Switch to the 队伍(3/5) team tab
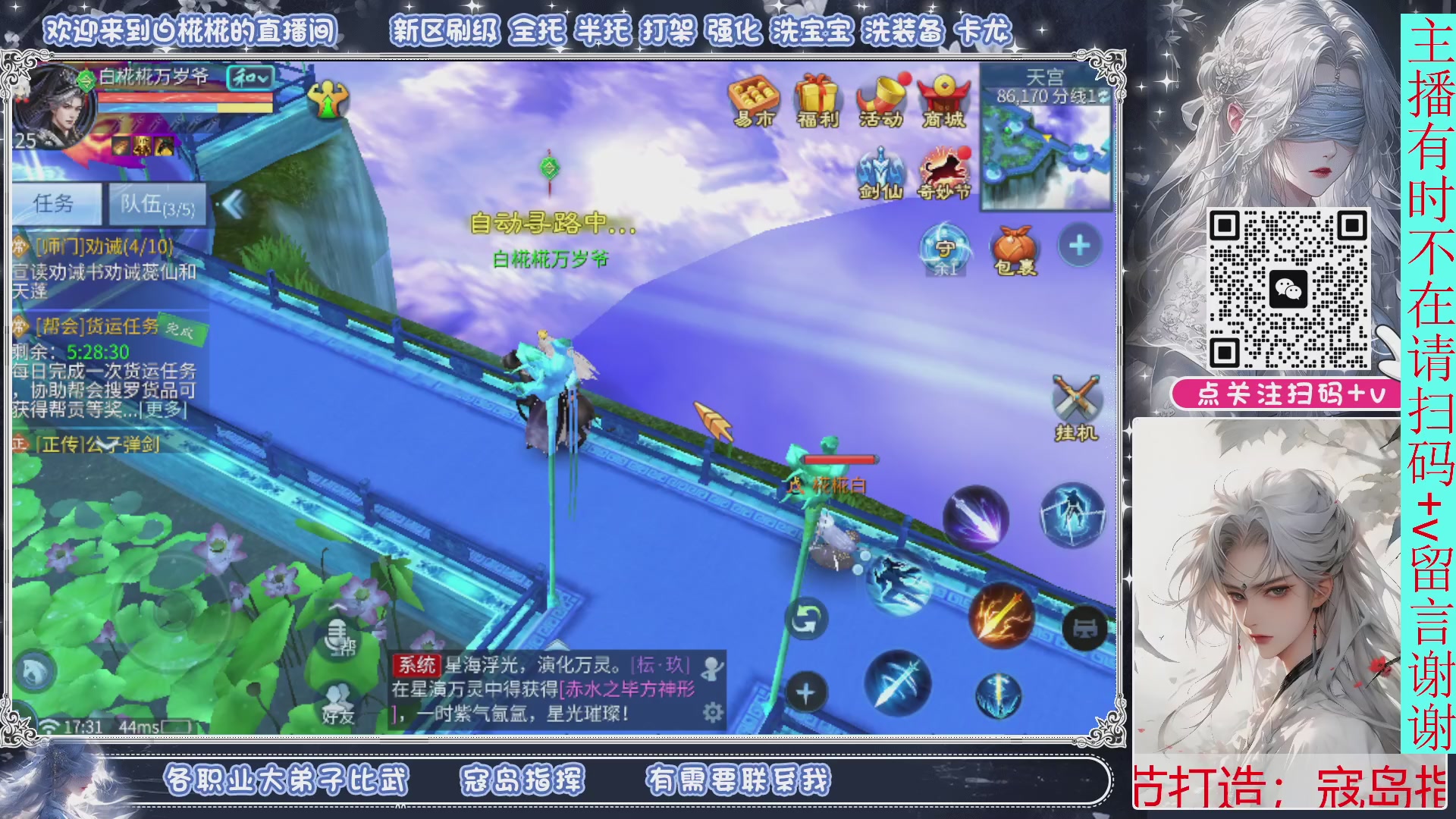This screenshot has width=1456, height=819. point(155,203)
